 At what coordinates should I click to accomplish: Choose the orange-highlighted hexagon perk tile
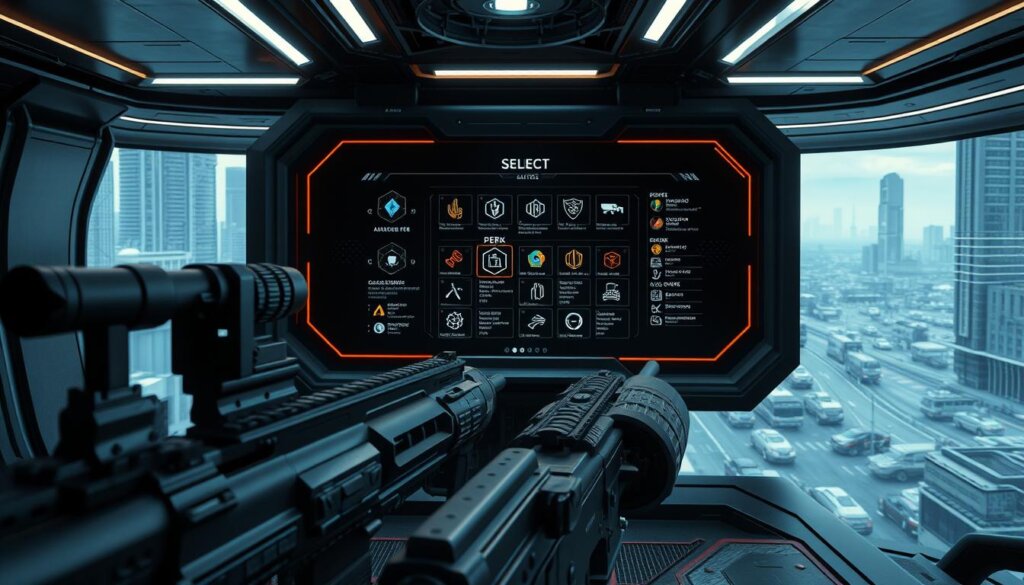494,261
